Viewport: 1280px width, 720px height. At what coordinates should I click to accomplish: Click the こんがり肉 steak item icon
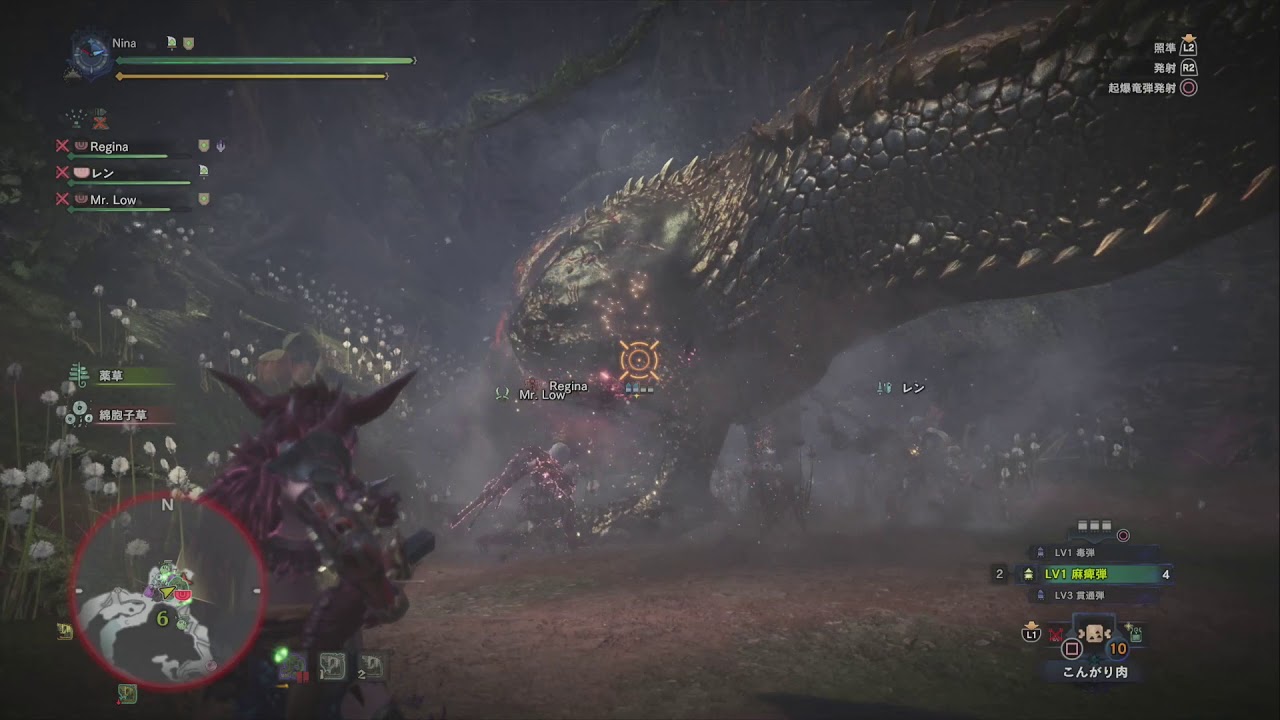point(1094,631)
